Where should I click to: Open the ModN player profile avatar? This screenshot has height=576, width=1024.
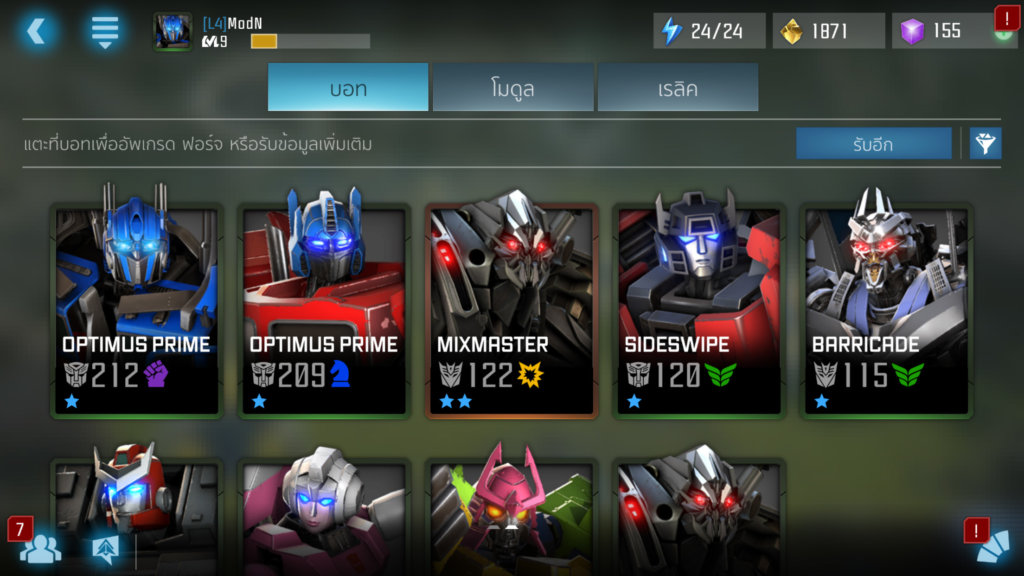[x=173, y=31]
